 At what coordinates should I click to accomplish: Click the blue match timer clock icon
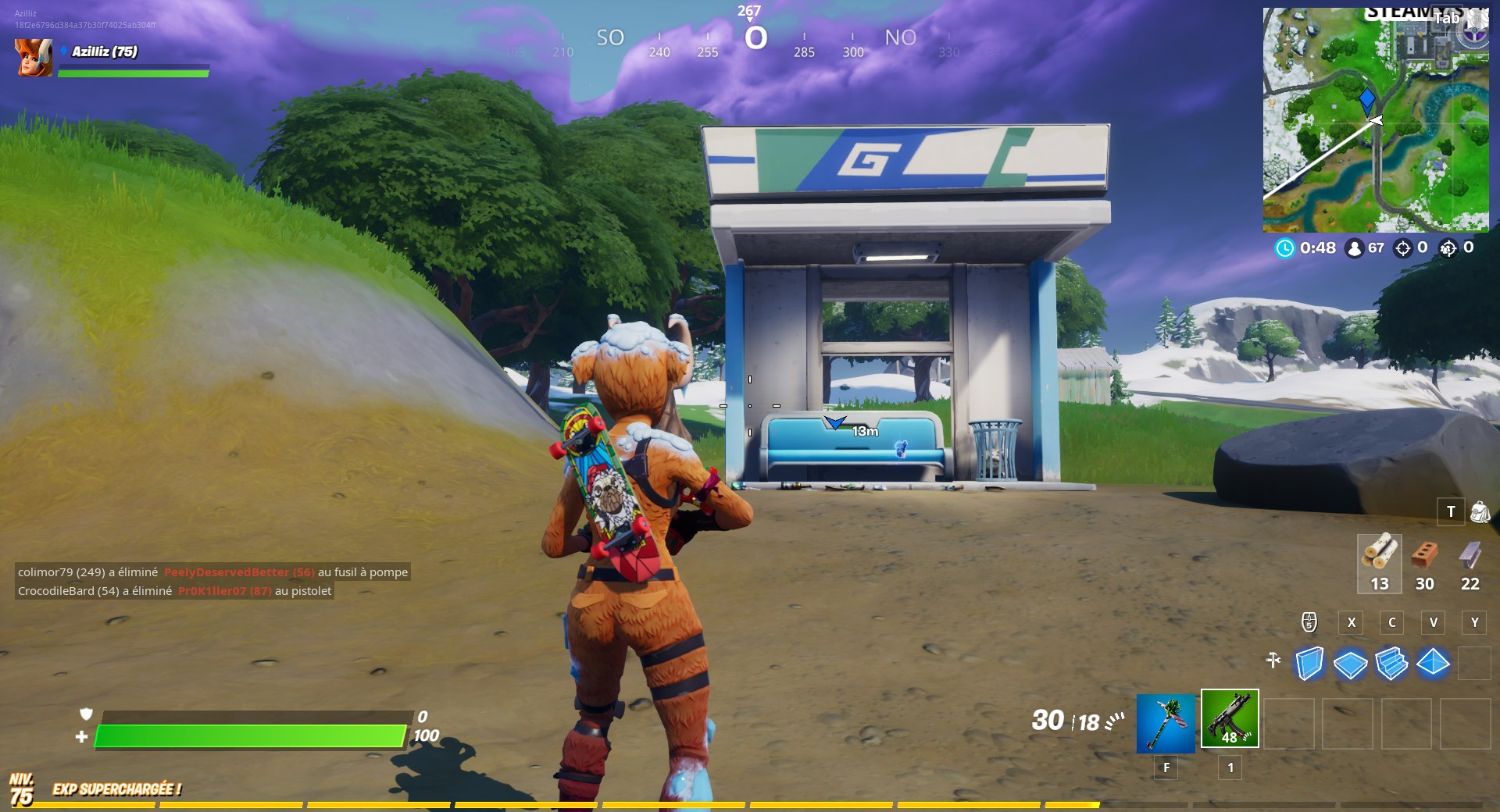[1284, 248]
